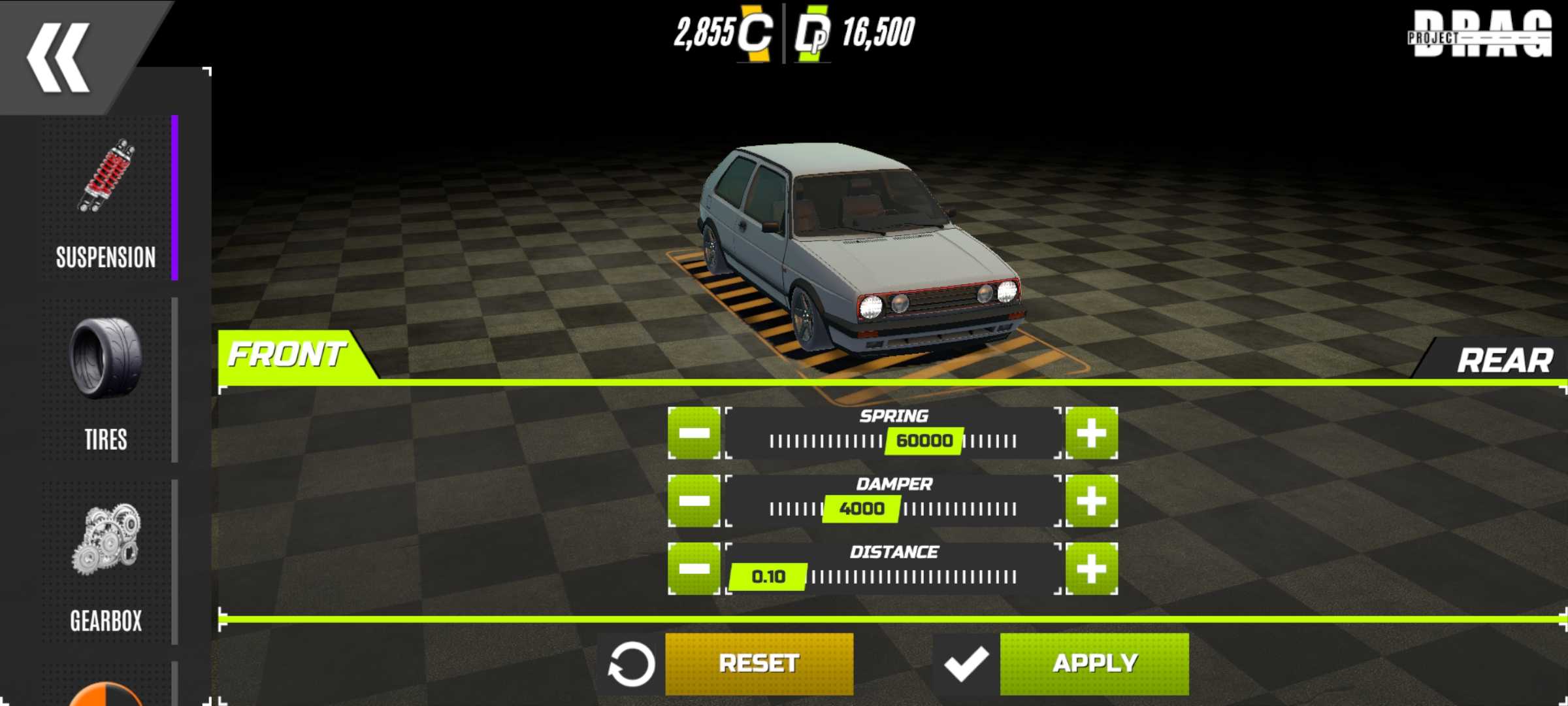Click the Damper slider track
This screenshot has height=706, width=1568.
pos(893,509)
